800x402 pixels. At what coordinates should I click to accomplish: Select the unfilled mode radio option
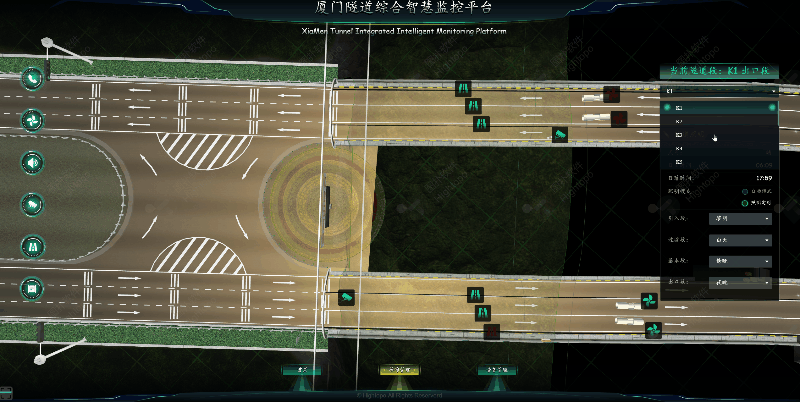click(x=744, y=191)
